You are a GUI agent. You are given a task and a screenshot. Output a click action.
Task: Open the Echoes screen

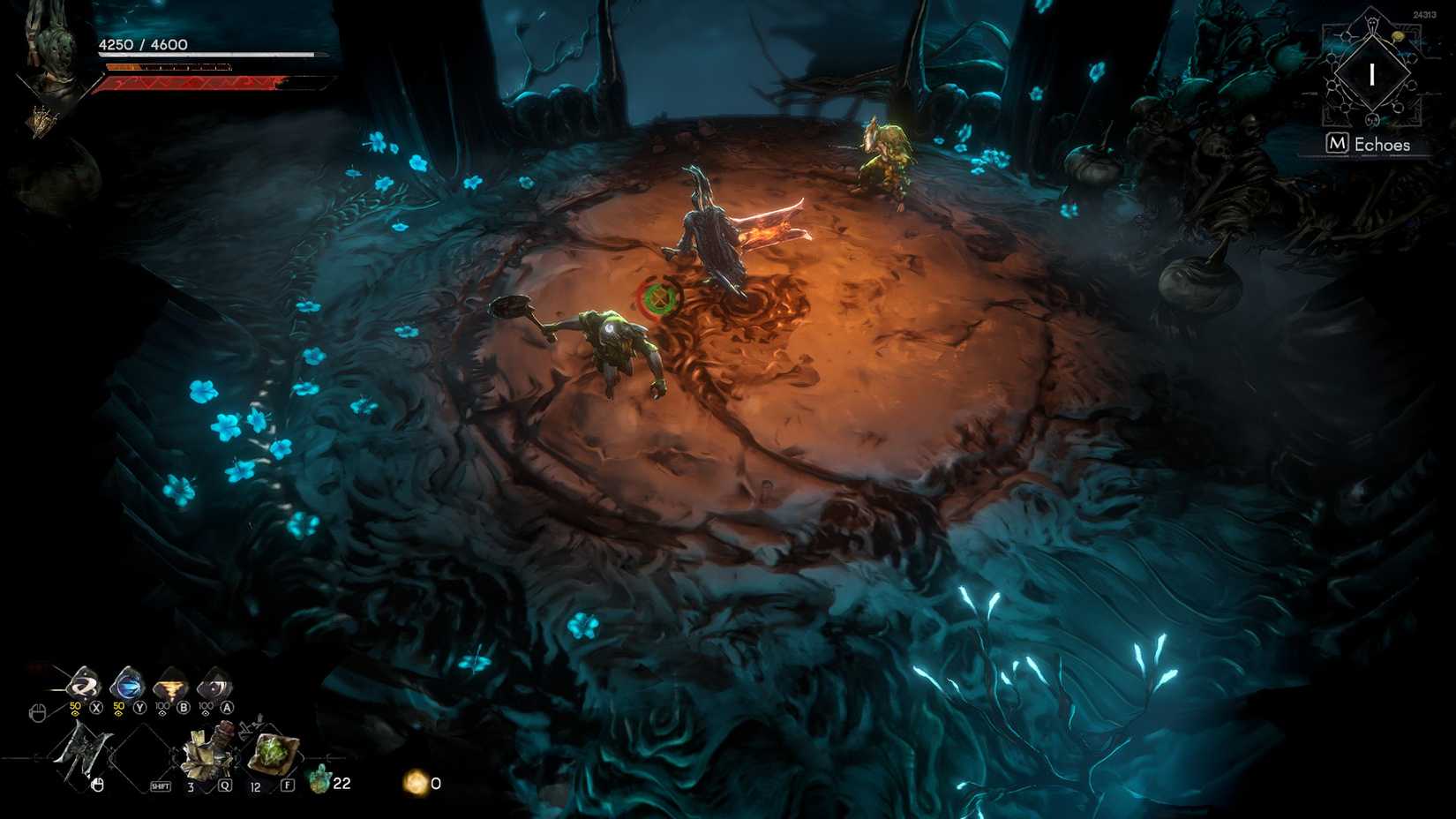1381,145
